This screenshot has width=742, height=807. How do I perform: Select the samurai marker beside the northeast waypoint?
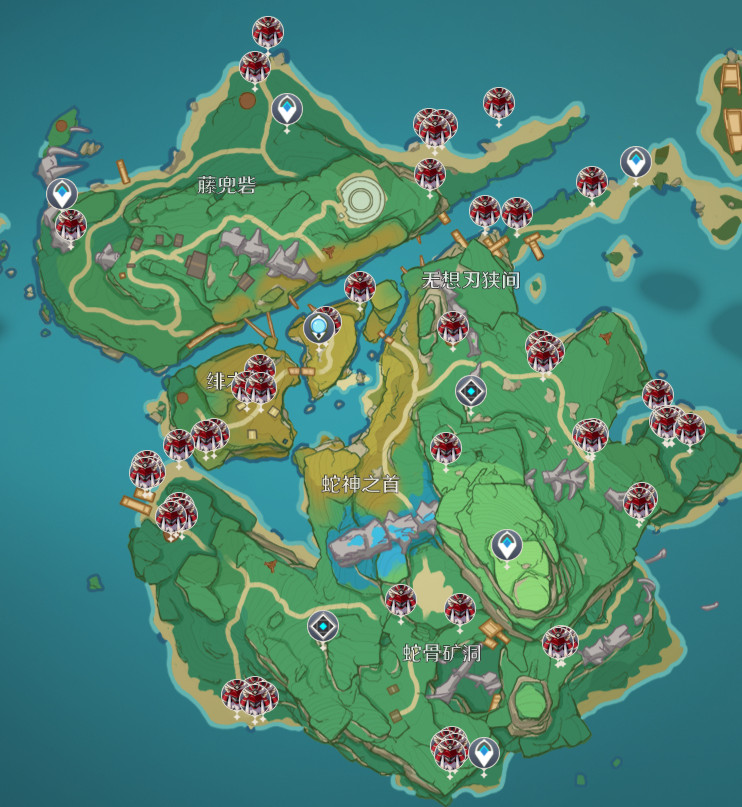592,183
